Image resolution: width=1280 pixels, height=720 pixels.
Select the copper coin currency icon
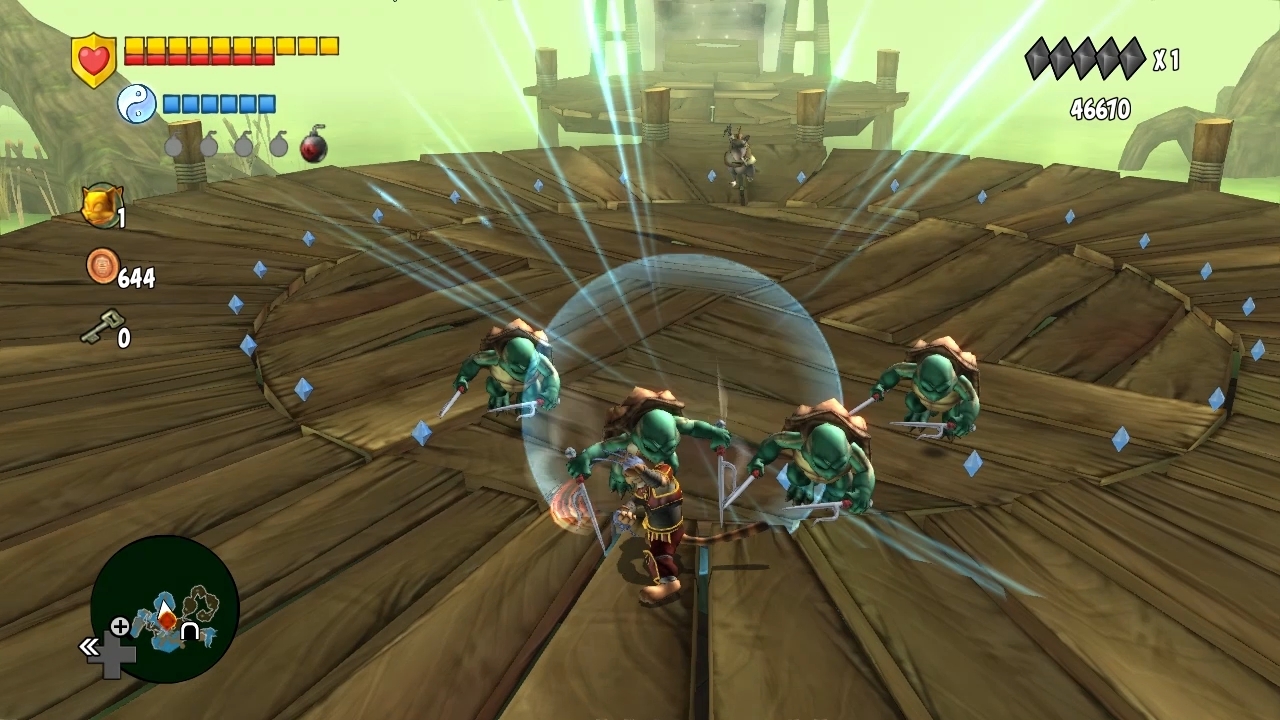102,266
